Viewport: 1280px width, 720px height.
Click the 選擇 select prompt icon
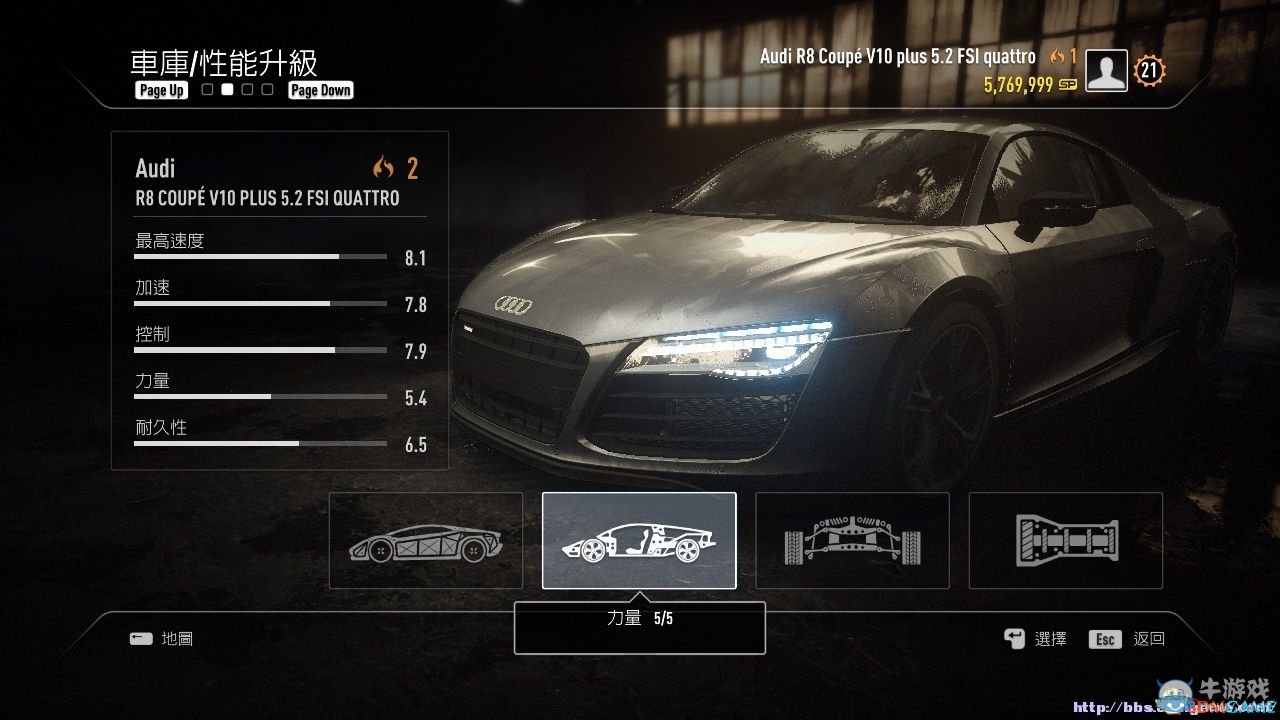pyautogui.click(x=1014, y=639)
